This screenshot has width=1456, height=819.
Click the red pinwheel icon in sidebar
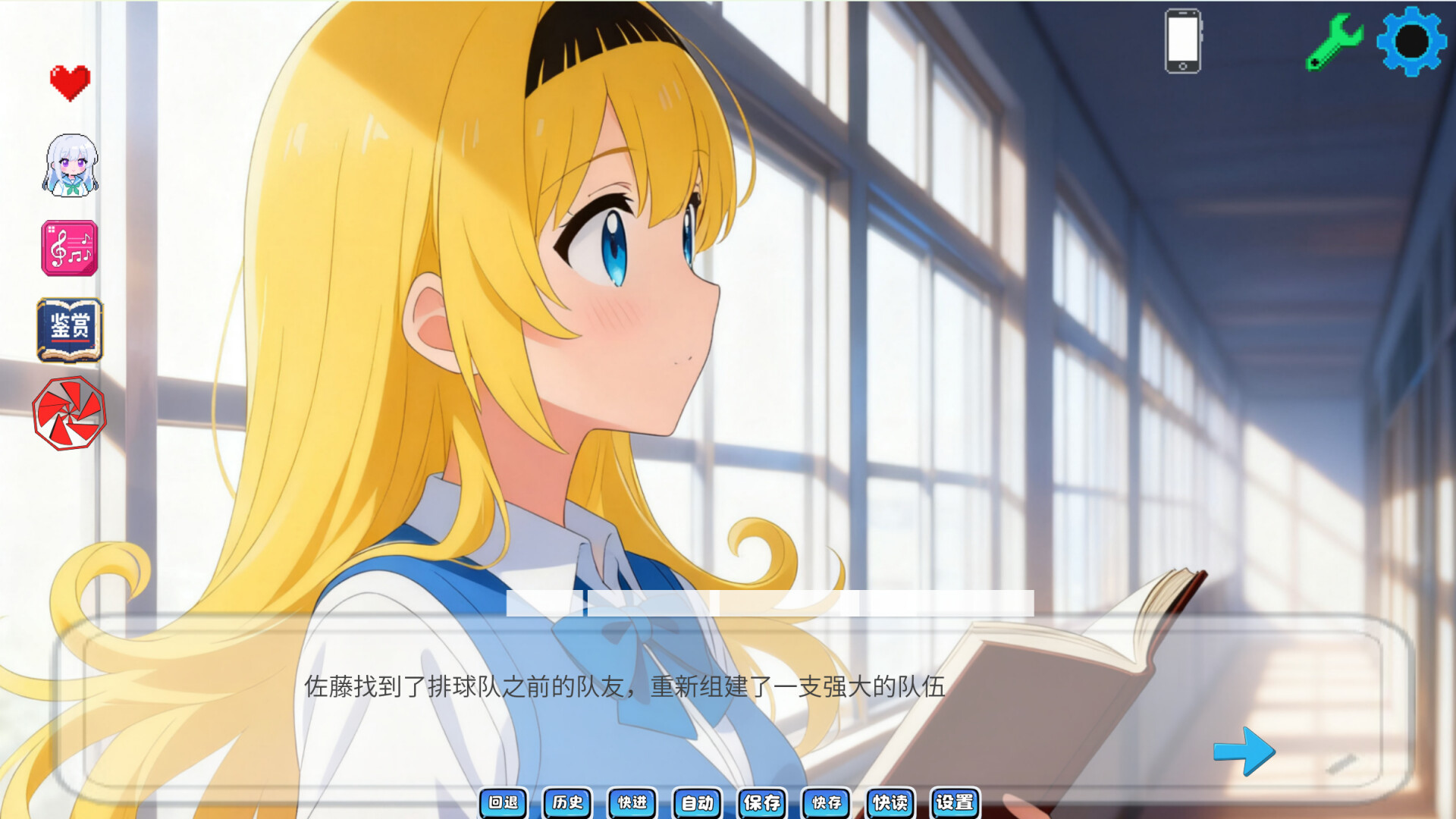[67, 412]
